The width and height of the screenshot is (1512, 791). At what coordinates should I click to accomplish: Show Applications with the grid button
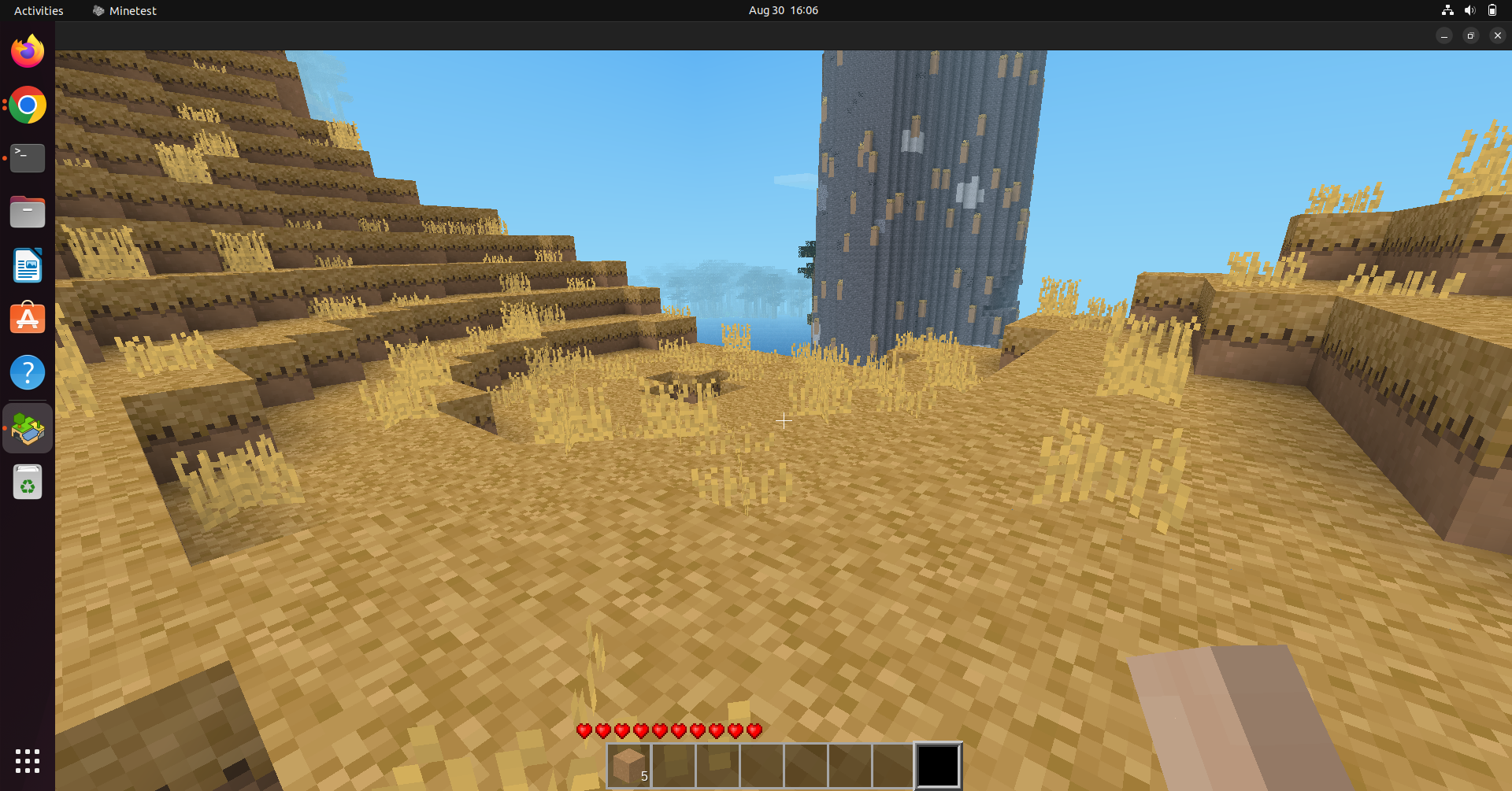(28, 760)
